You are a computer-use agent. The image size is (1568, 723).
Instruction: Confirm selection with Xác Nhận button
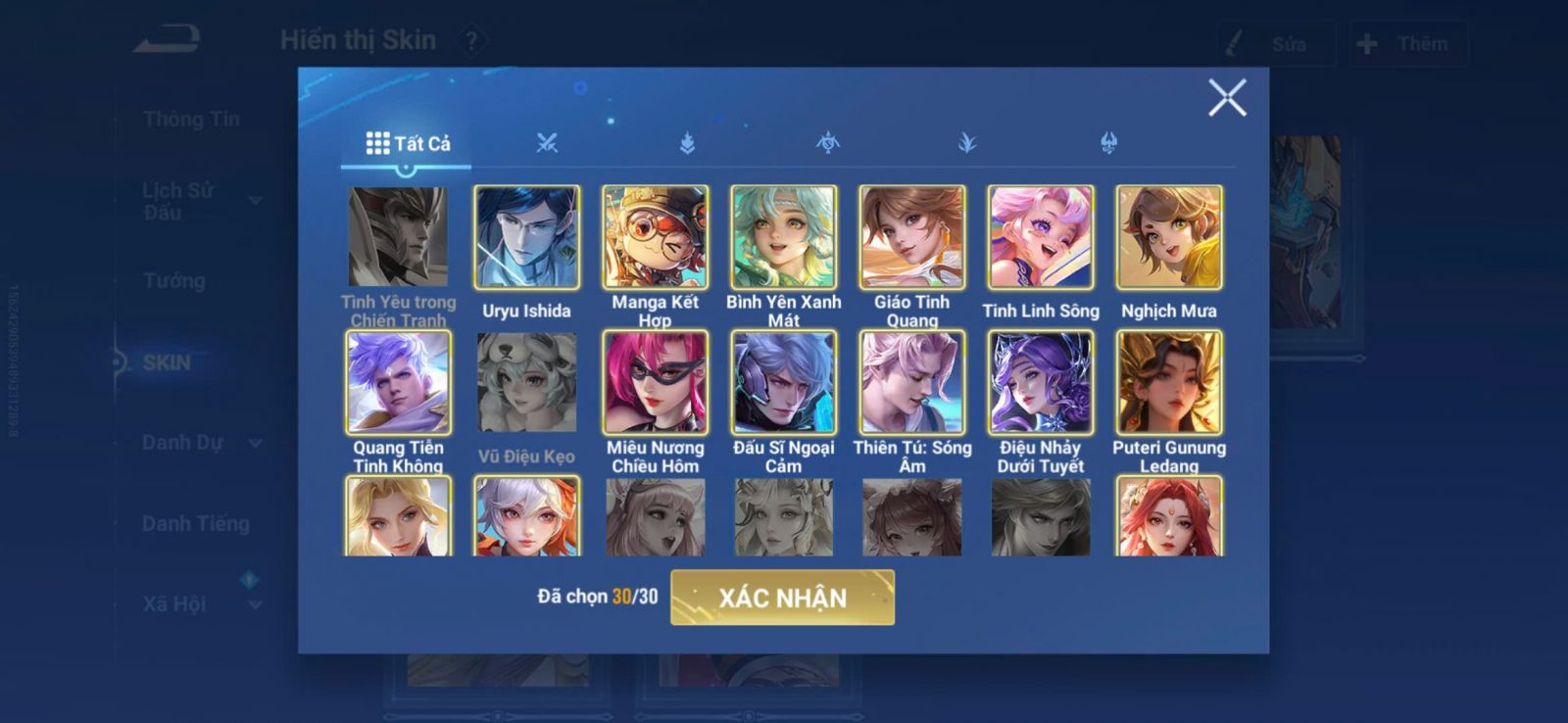pos(782,598)
